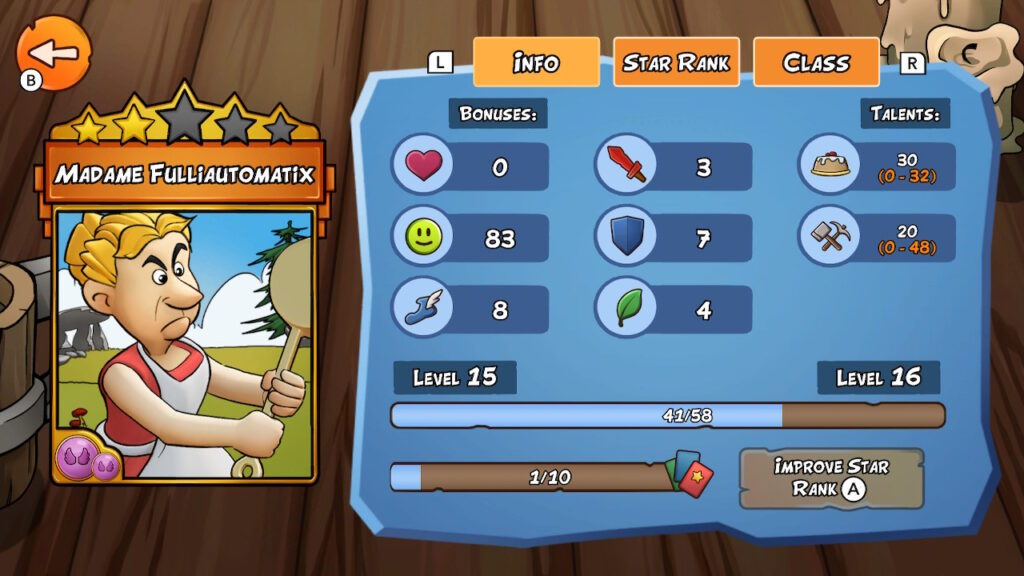The height and width of the screenshot is (576, 1024).
Task: Click the blue shield defense bonus
Action: coord(626,238)
